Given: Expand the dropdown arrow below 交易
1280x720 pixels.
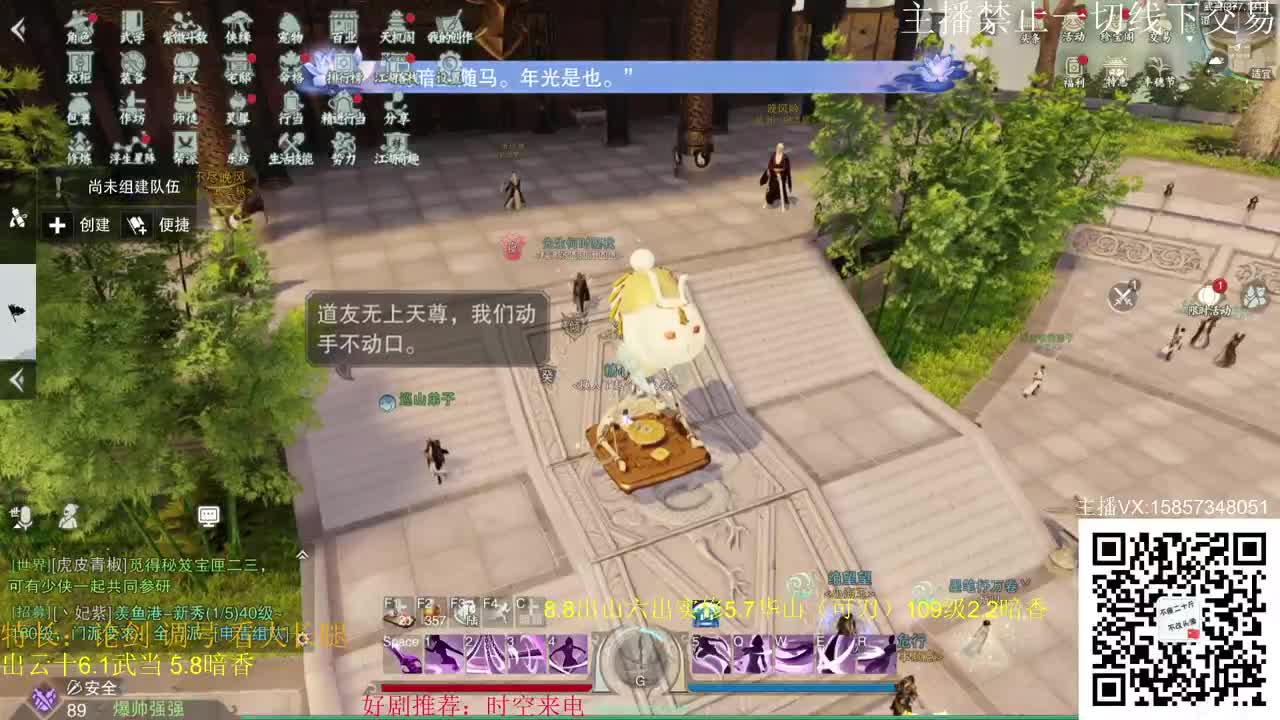Looking at the screenshot, I should 1189,38.
